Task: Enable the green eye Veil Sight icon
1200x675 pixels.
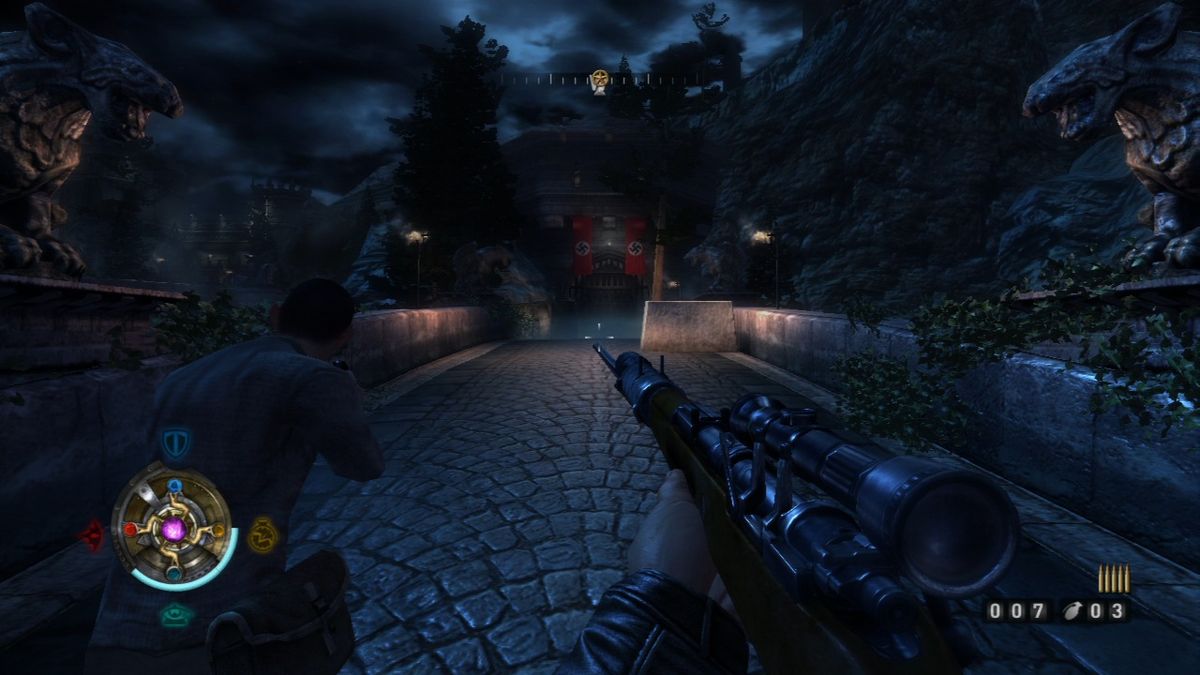Action: 176,616
